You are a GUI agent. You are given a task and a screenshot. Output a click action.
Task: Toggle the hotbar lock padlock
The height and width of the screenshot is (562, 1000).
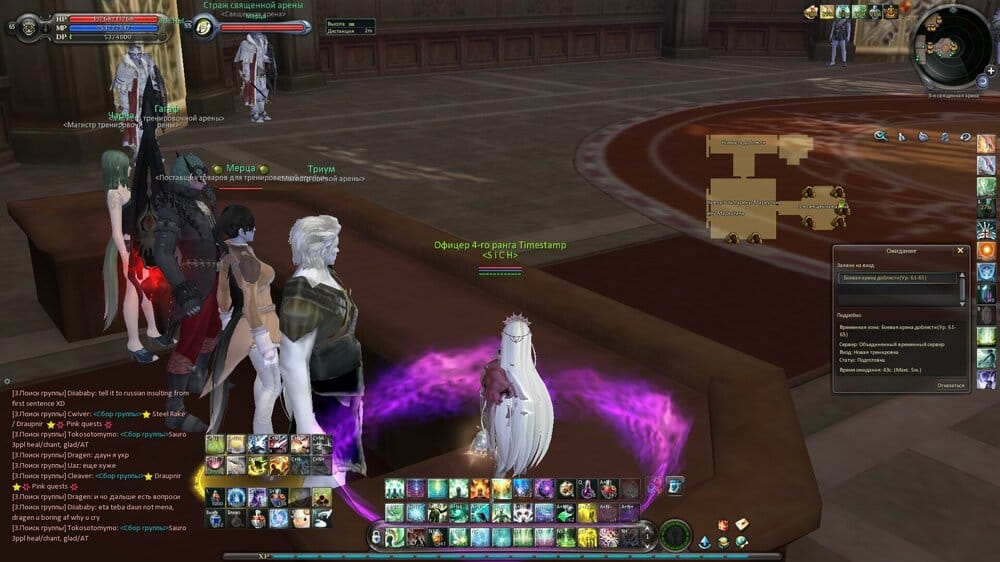tap(375, 537)
